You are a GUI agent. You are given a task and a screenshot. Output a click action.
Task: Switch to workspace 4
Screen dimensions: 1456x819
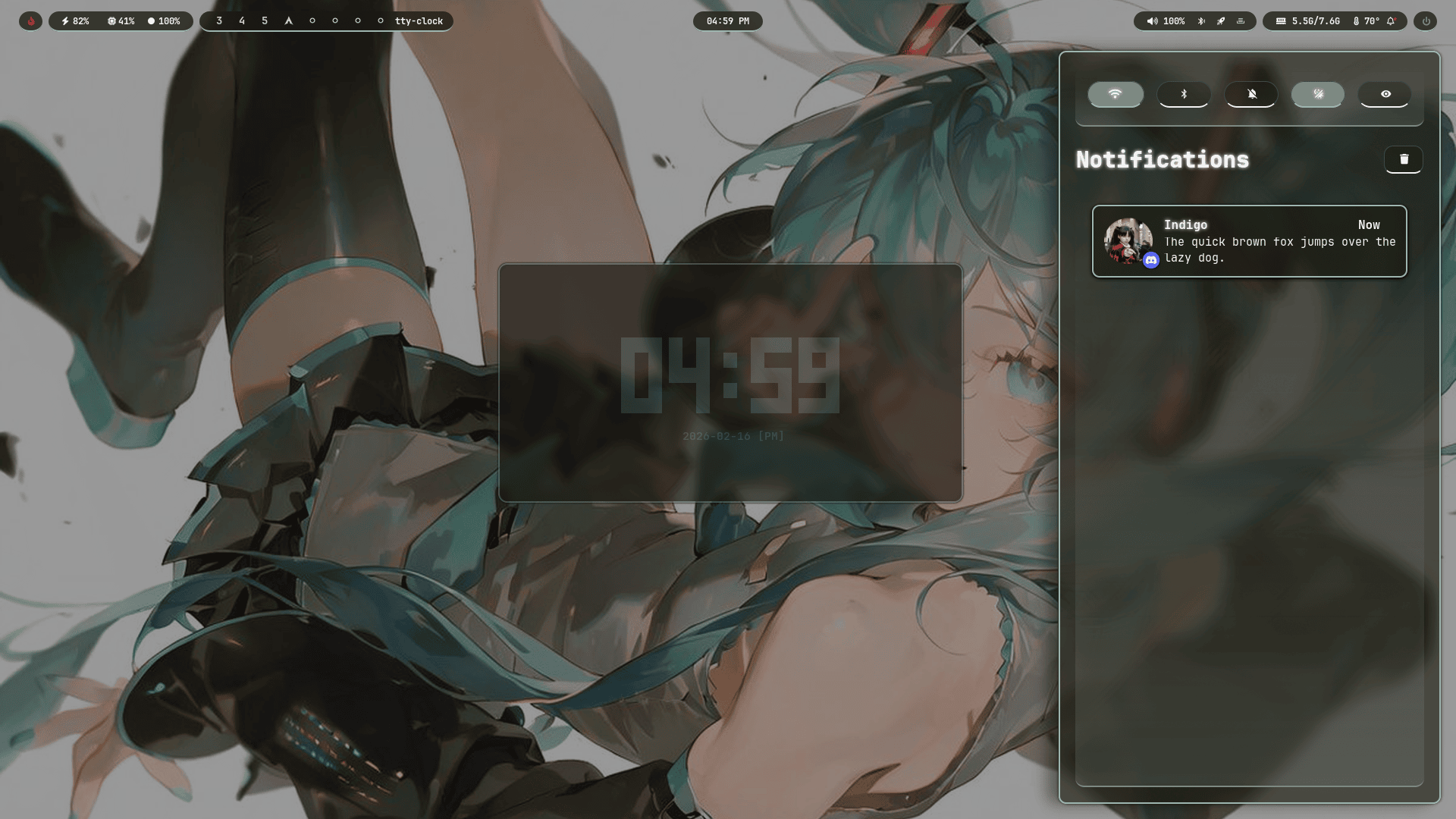click(x=241, y=20)
